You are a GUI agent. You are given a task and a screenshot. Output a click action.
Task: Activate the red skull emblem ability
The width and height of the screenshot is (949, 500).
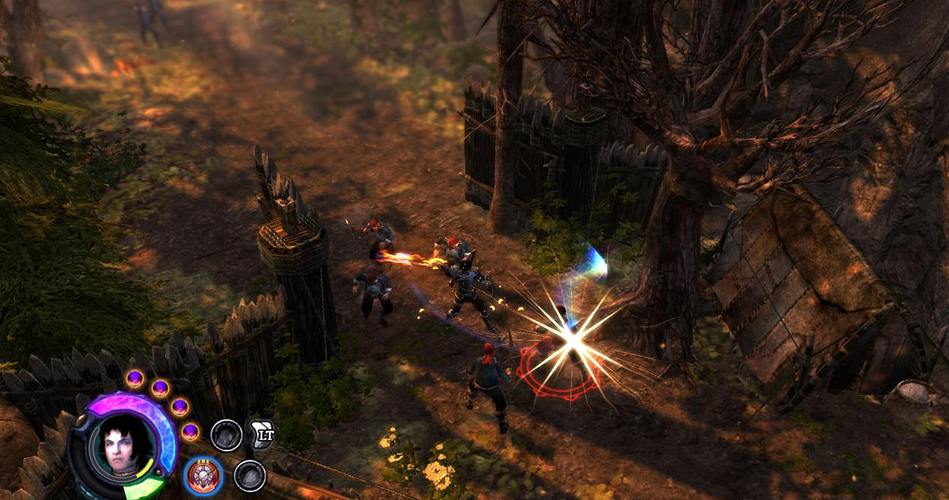[204, 475]
